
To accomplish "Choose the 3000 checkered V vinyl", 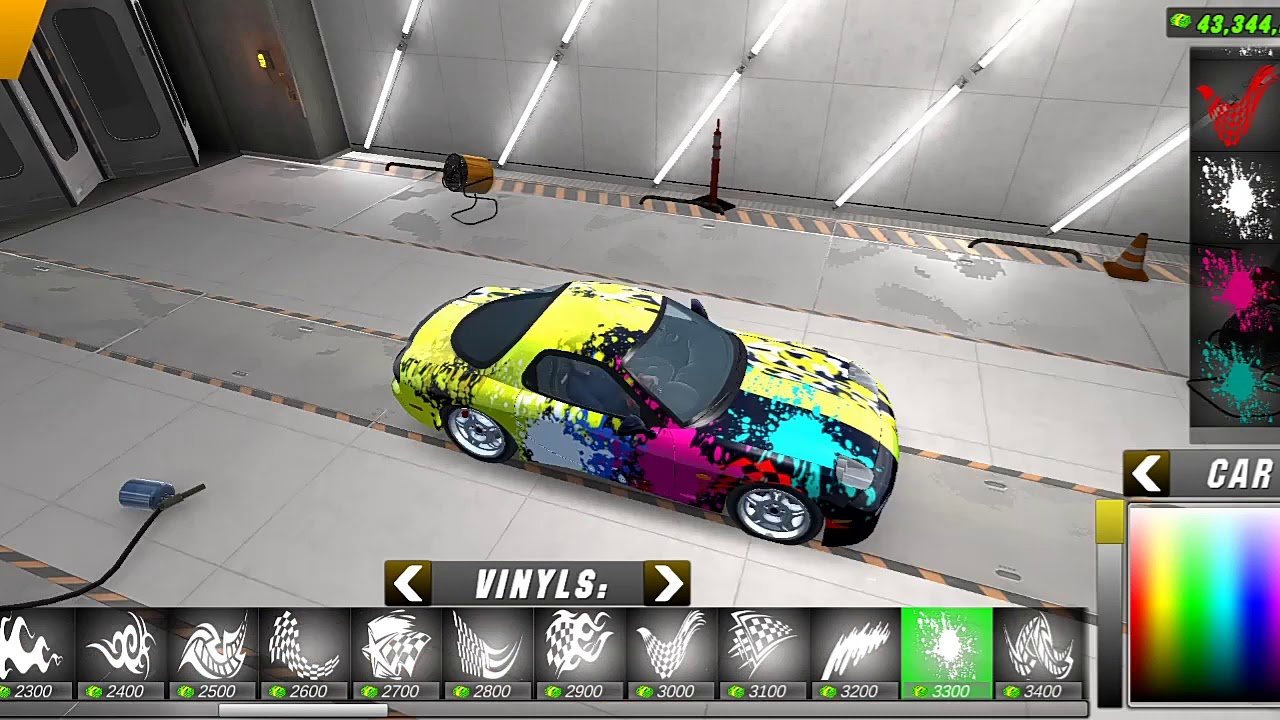I will (672, 647).
